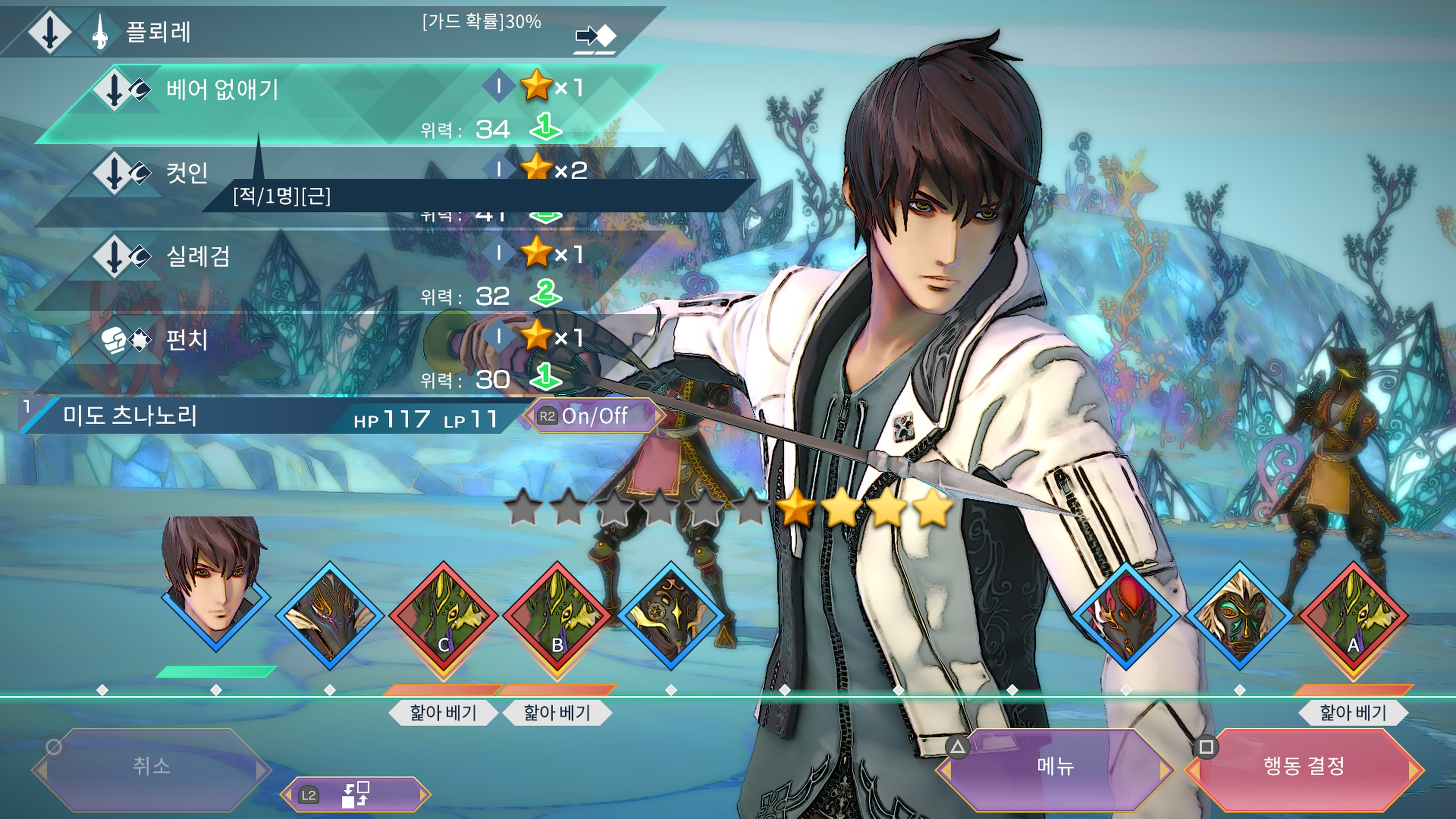Select the golden-masked ally timeline portrait
This screenshot has height=819, width=1456.
(1239, 616)
